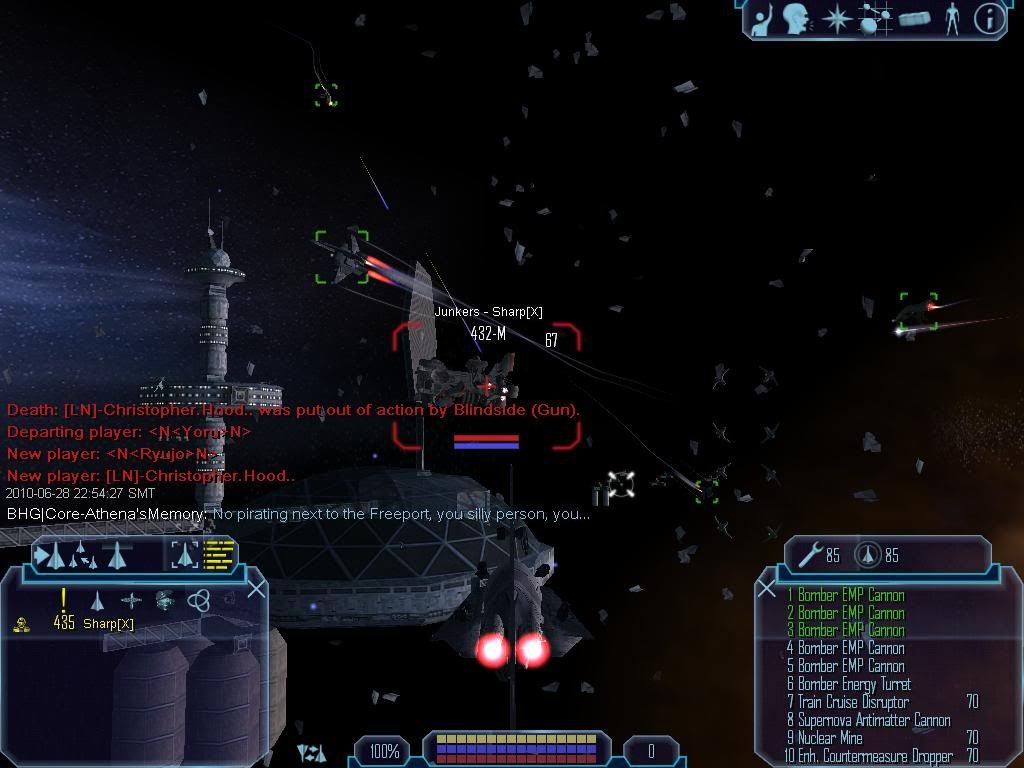Close the weapons list panel
The image size is (1024, 768).
coord(767,588)
